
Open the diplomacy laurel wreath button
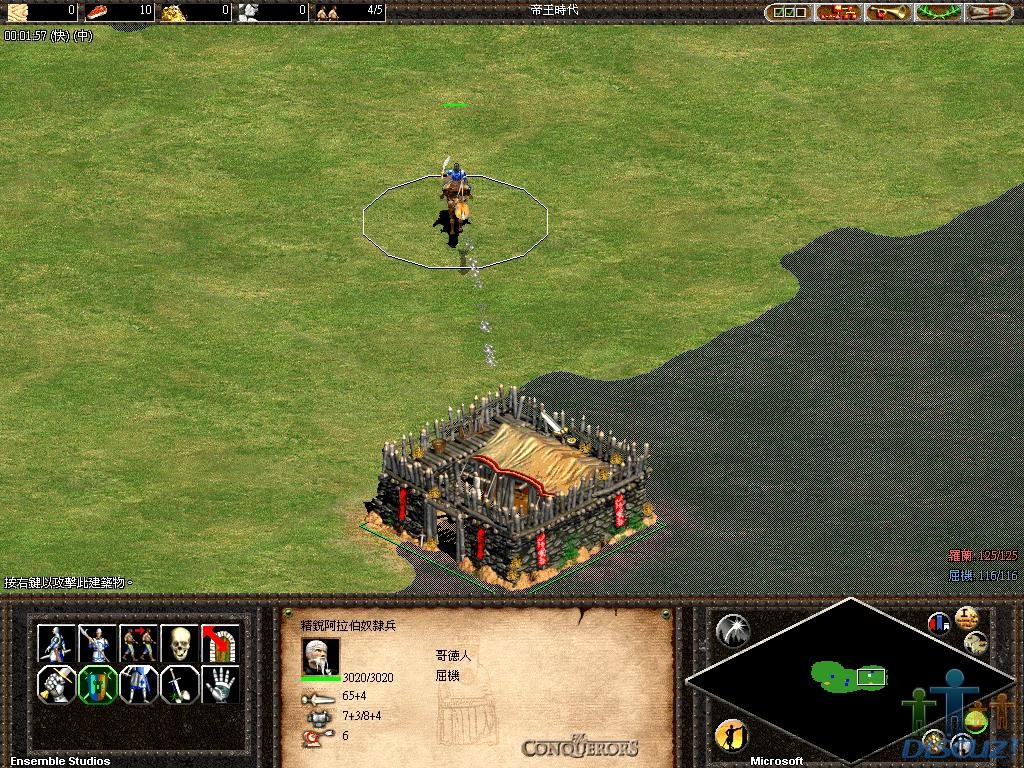tap(939, 12)
